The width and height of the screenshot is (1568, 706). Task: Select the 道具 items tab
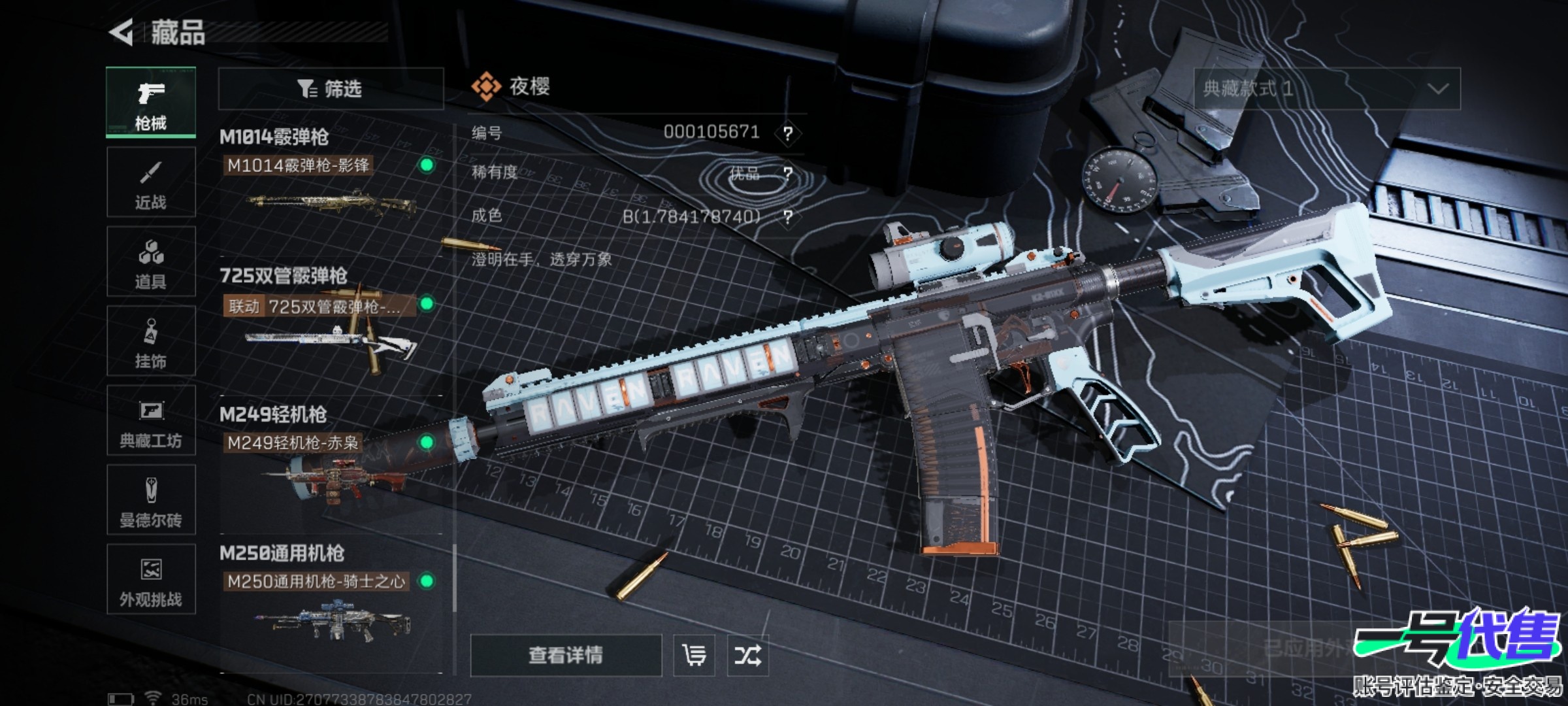point(151,262)
